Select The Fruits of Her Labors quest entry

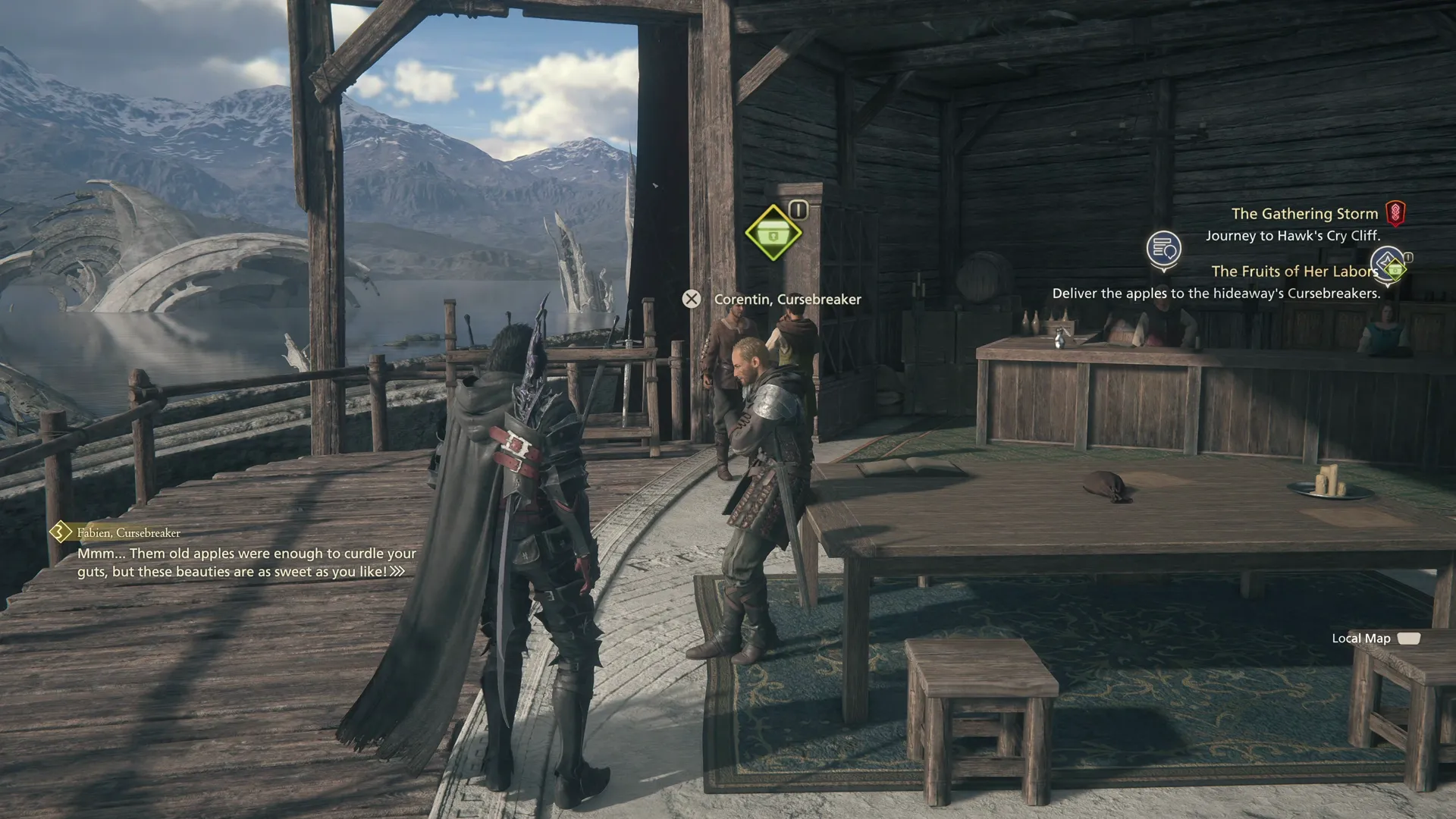click(x=1294, y=271)
